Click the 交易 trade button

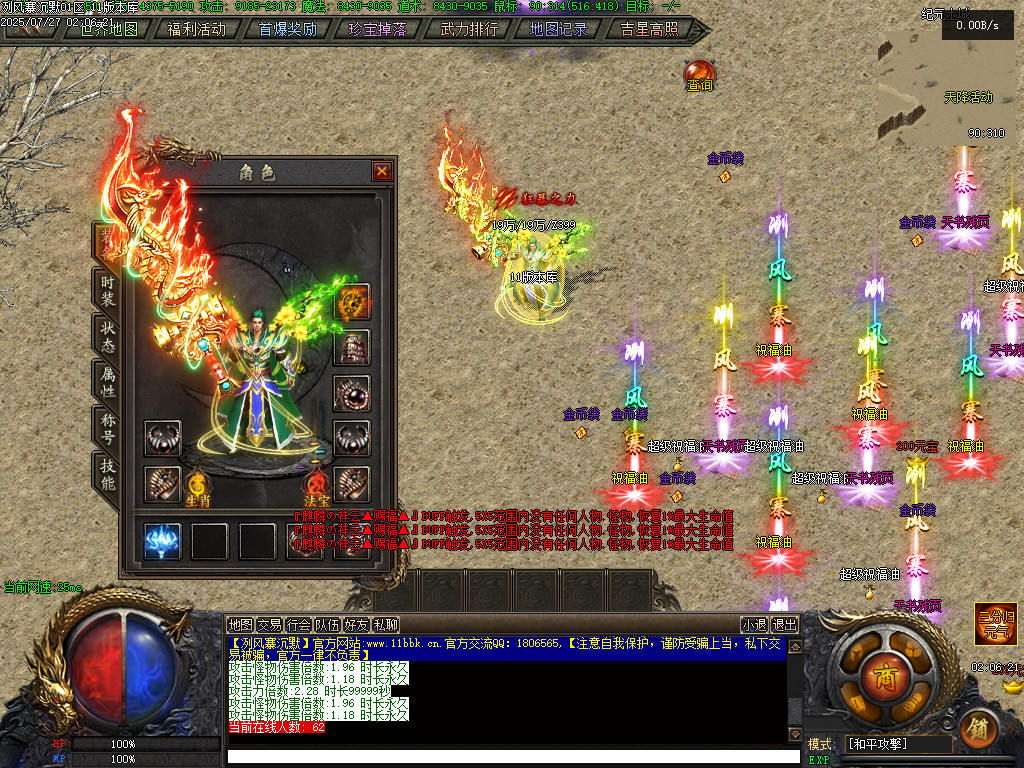[269, 625]
